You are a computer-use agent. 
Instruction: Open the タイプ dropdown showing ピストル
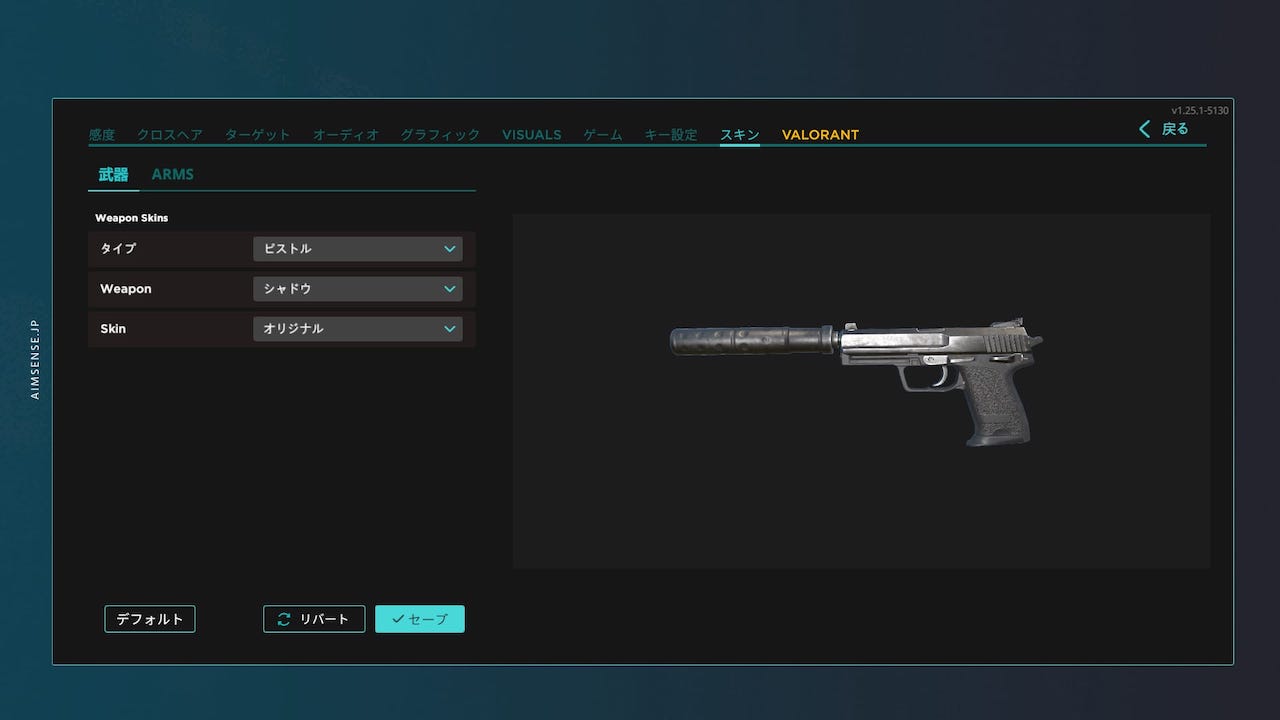tap(357, 248)
